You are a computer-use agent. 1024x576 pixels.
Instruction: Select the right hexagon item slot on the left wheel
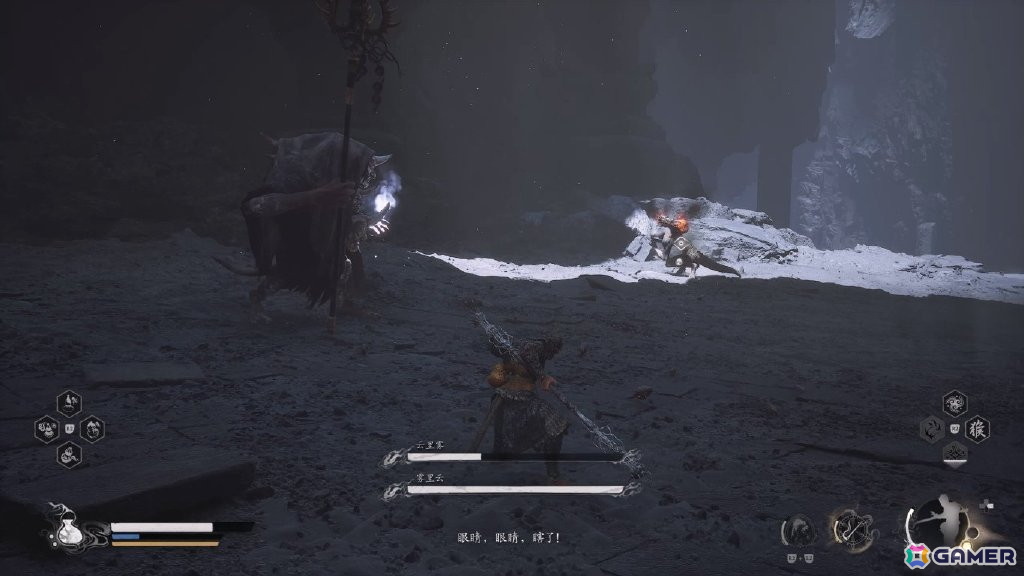coord(92,429)
